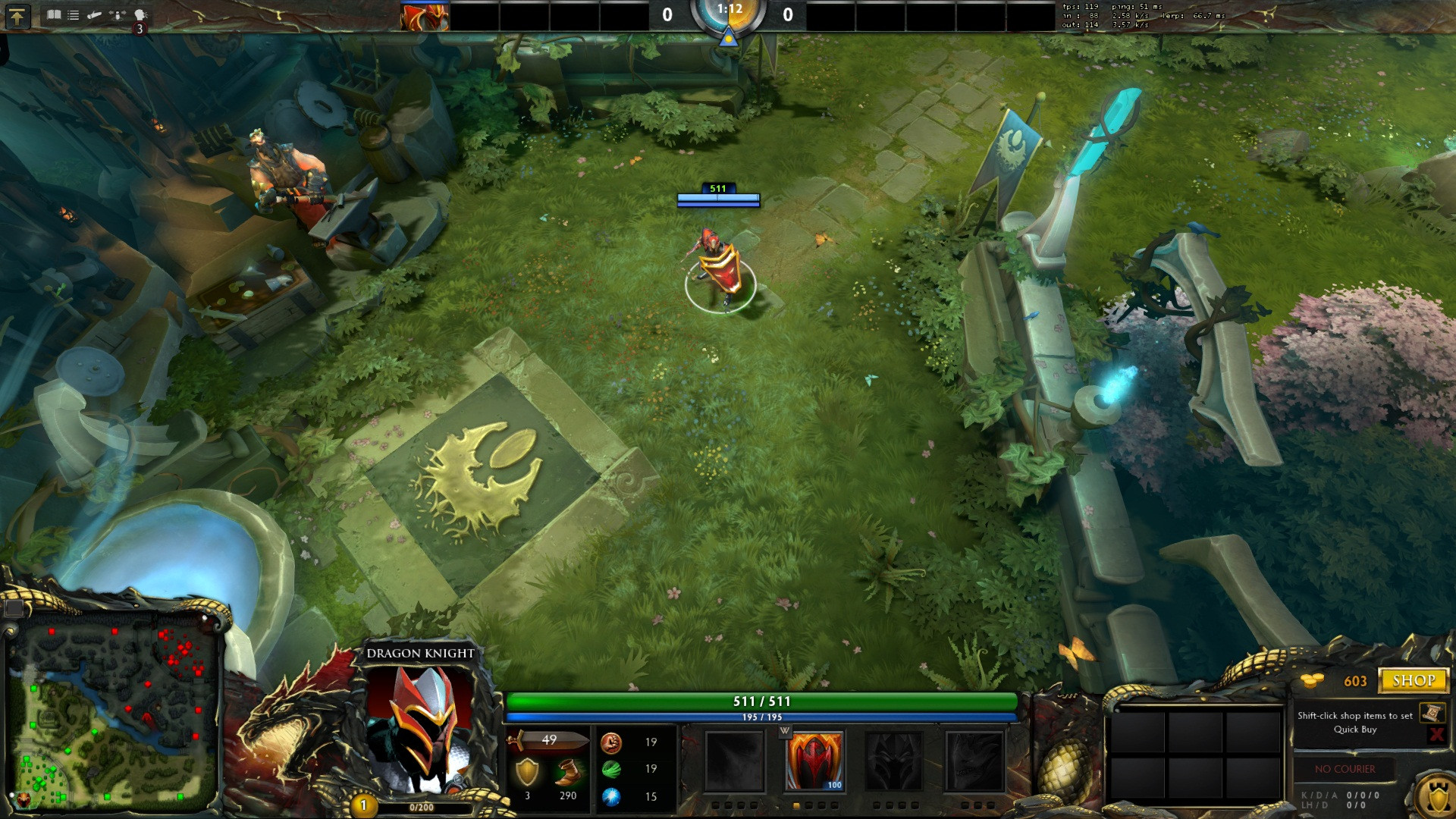Open the combat log icon

[x=95, y=14]
